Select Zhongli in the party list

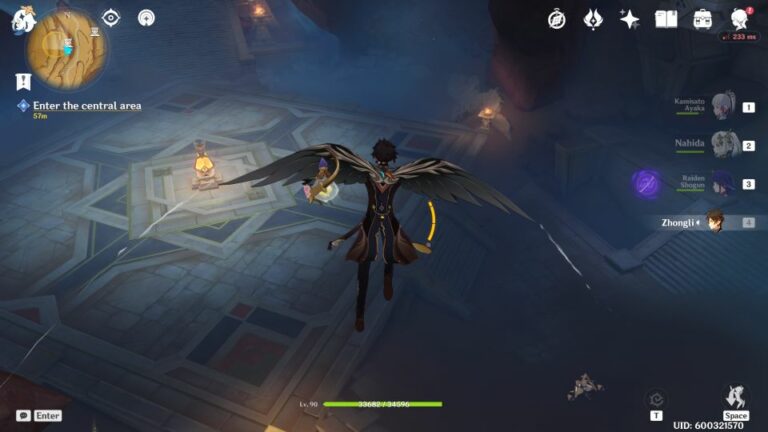(716, 222)
